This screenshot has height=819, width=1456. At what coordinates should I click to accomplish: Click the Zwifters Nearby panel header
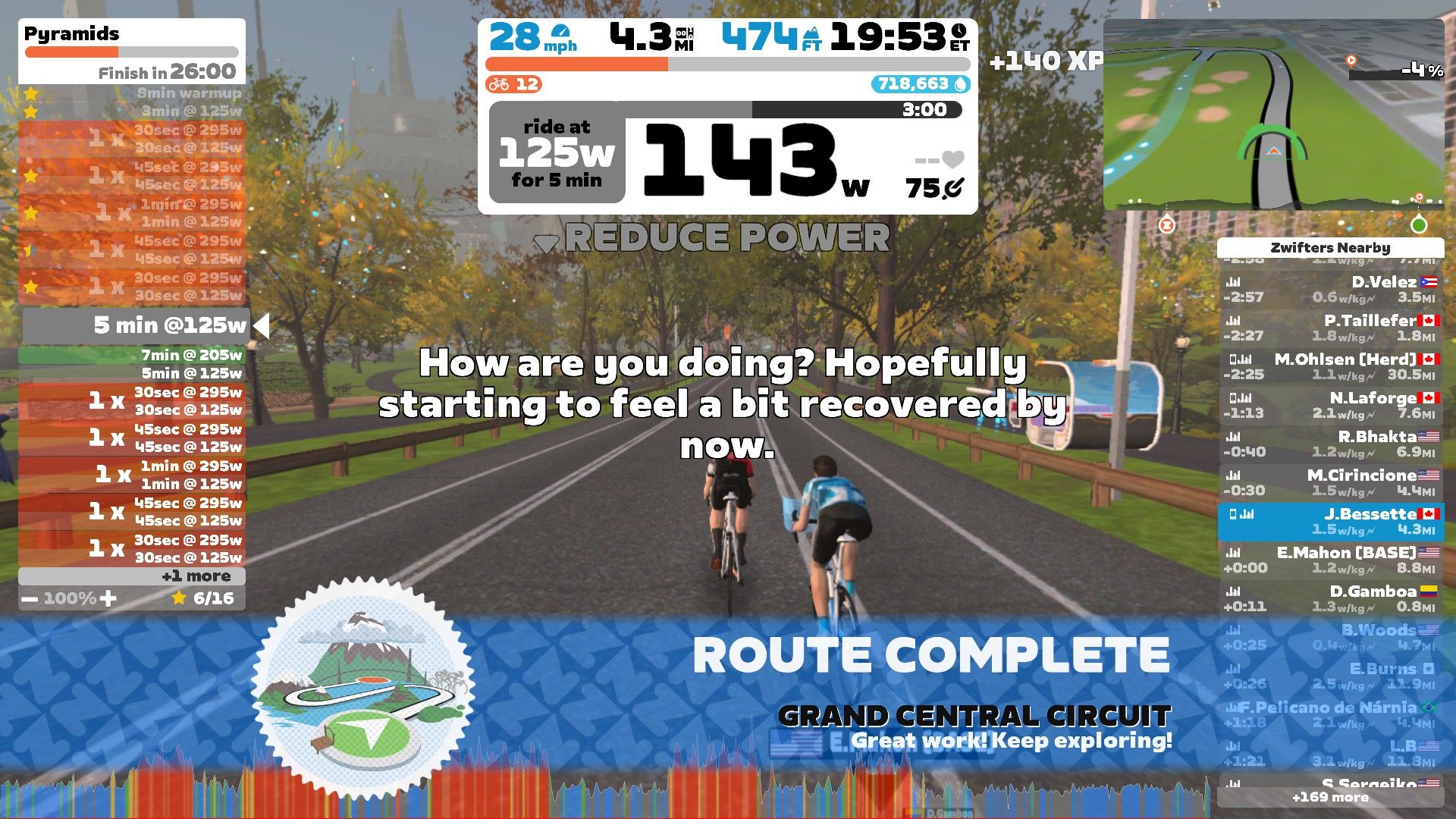tap(1332, 248)
